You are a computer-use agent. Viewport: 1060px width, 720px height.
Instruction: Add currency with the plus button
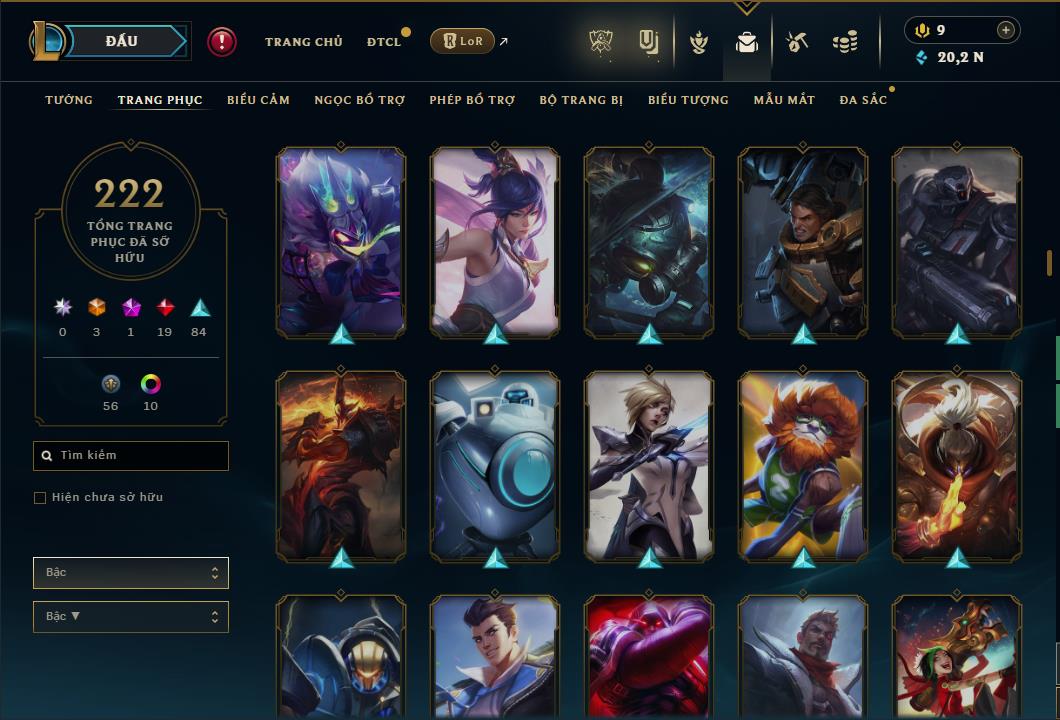click(x=1006, y=30)
